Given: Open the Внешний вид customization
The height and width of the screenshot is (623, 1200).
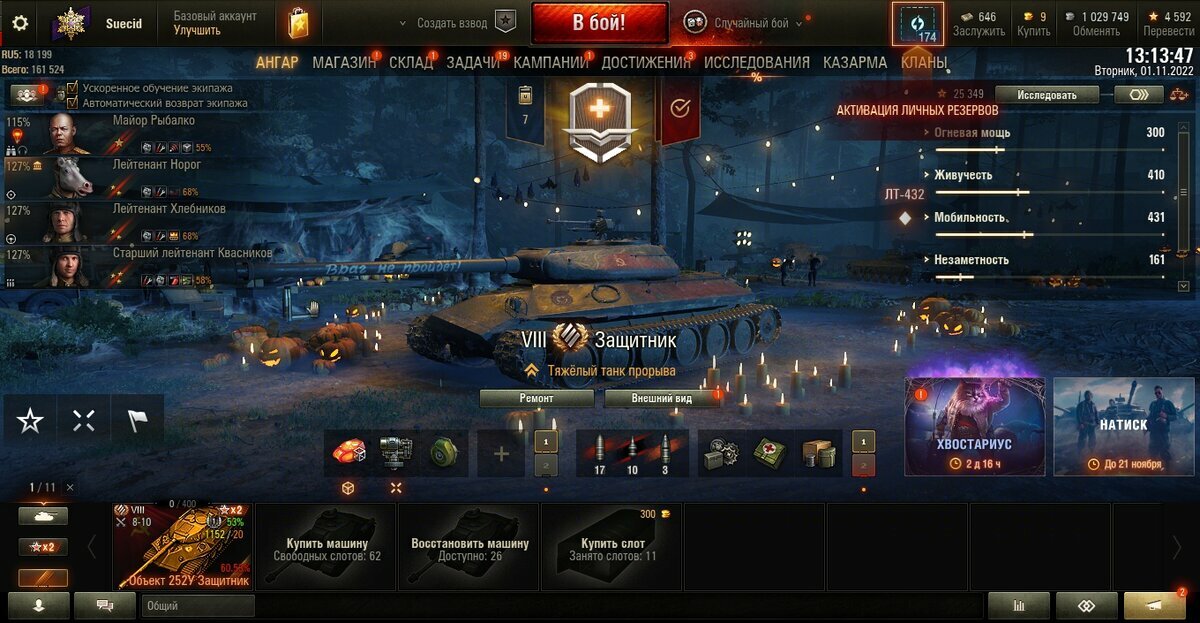Looking at the screenshot, I should click(662, 398).
